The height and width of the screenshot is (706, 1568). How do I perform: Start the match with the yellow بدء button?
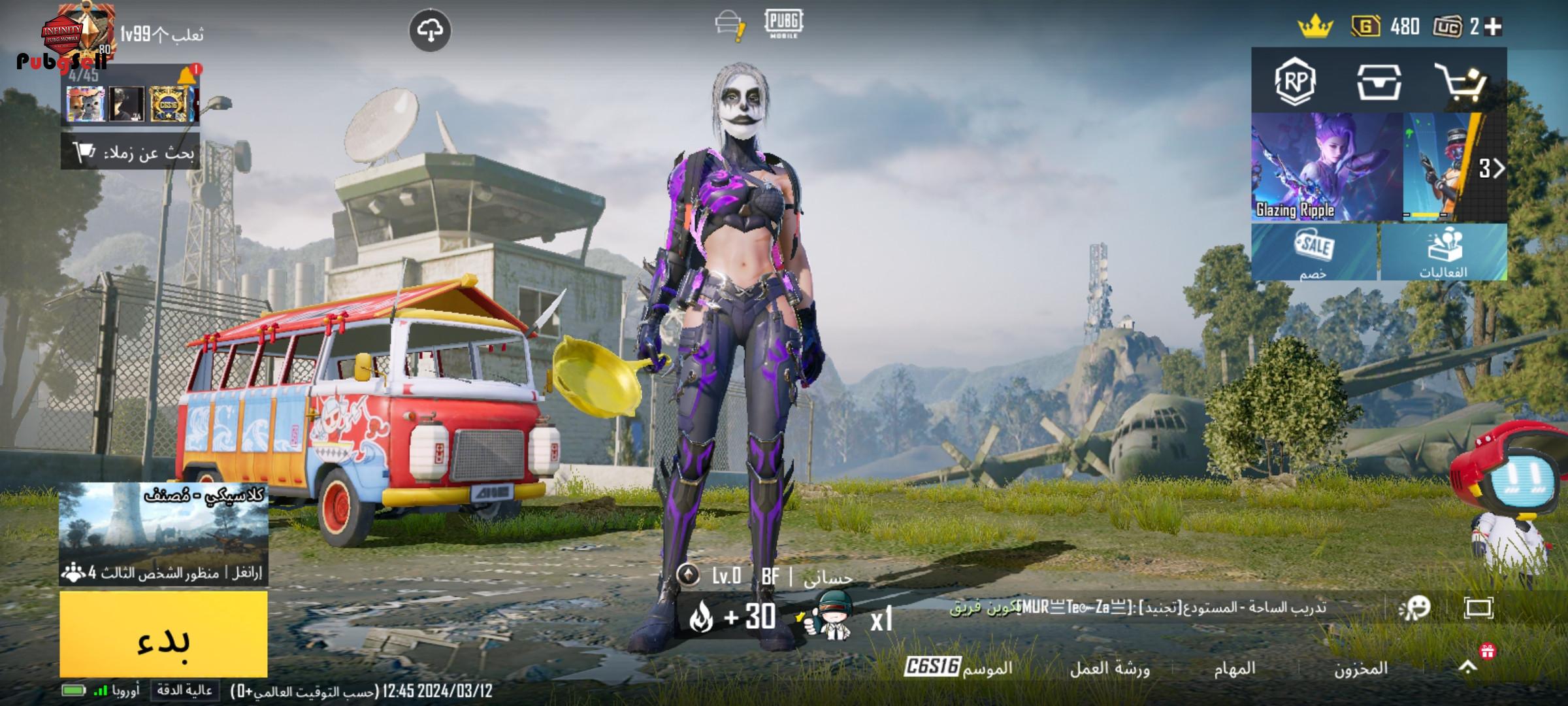coord(163,634)
